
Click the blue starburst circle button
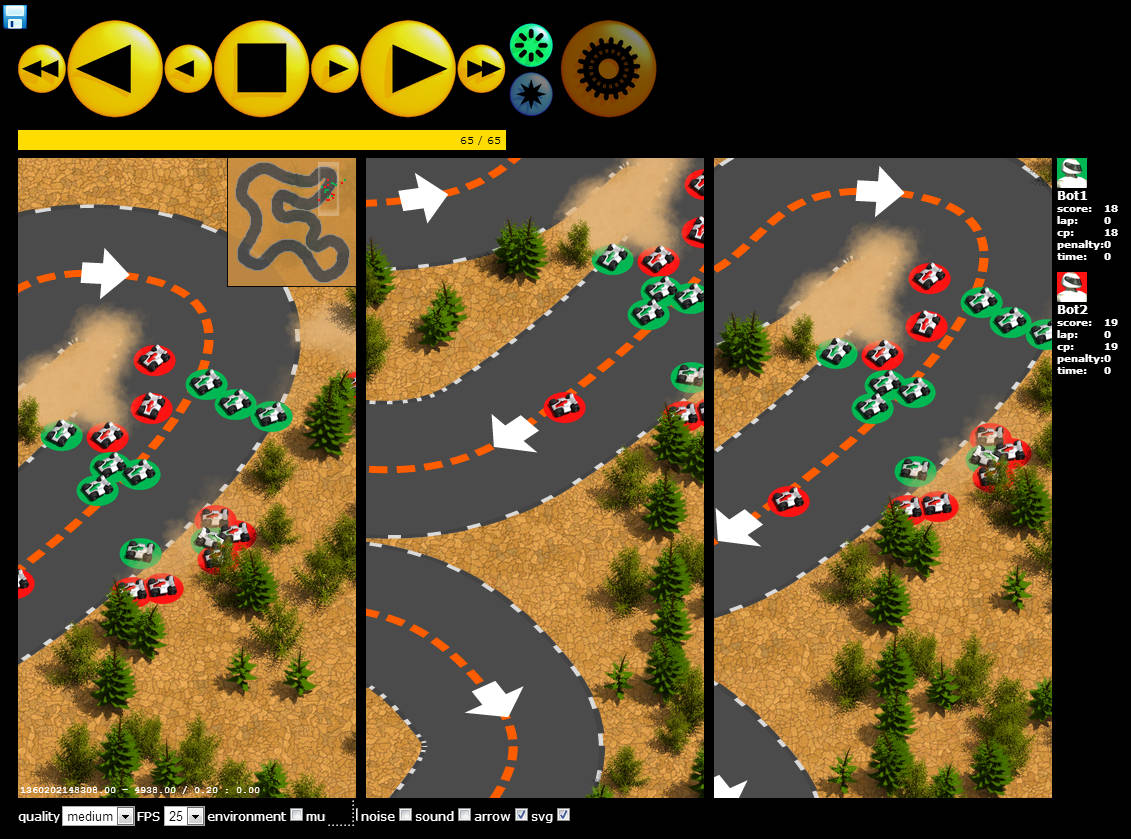(x=531, y=94)
